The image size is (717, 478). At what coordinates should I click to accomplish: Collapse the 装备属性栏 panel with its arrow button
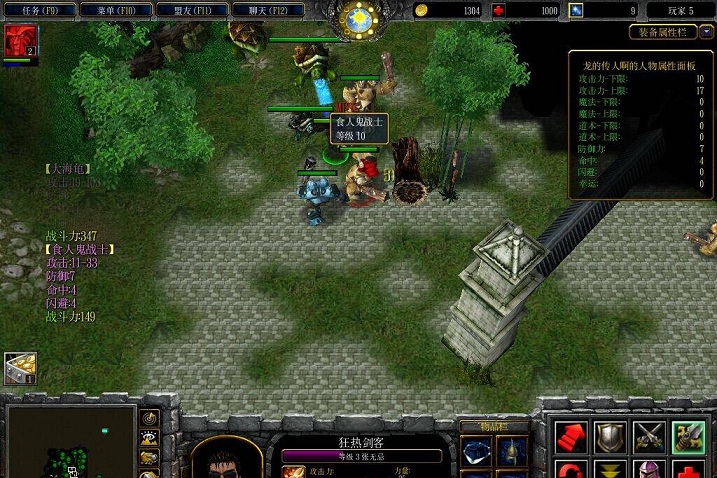pyautogui.click(x=706, y=32)
